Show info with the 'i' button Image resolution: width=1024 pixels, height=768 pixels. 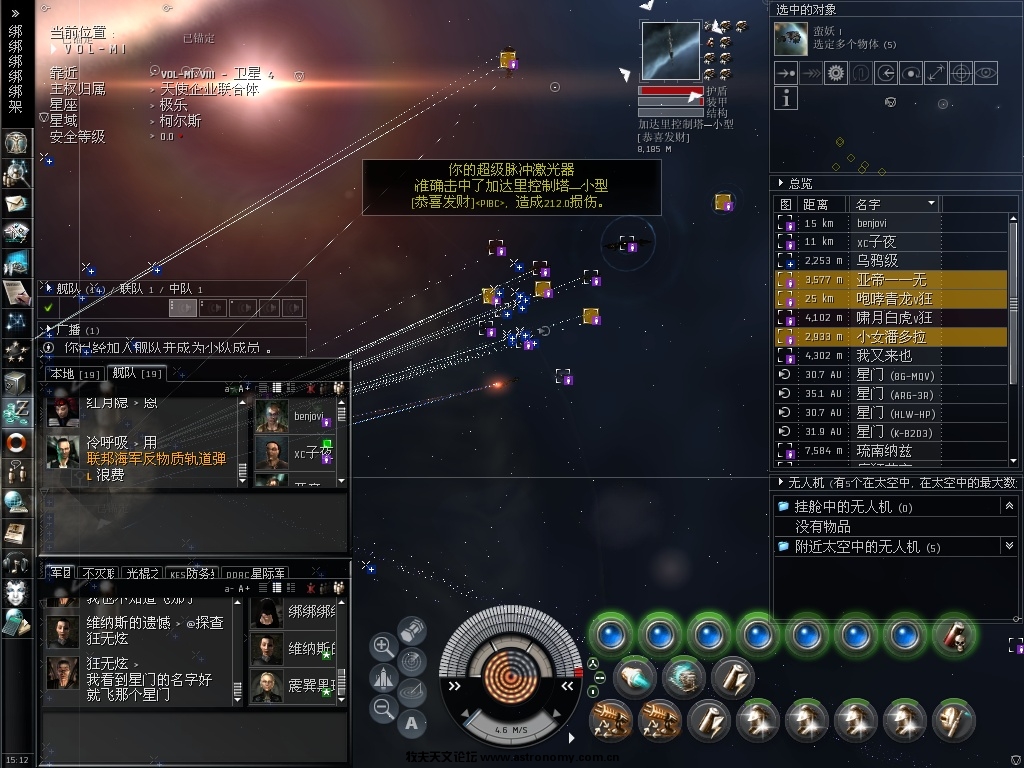pos(786,98)
